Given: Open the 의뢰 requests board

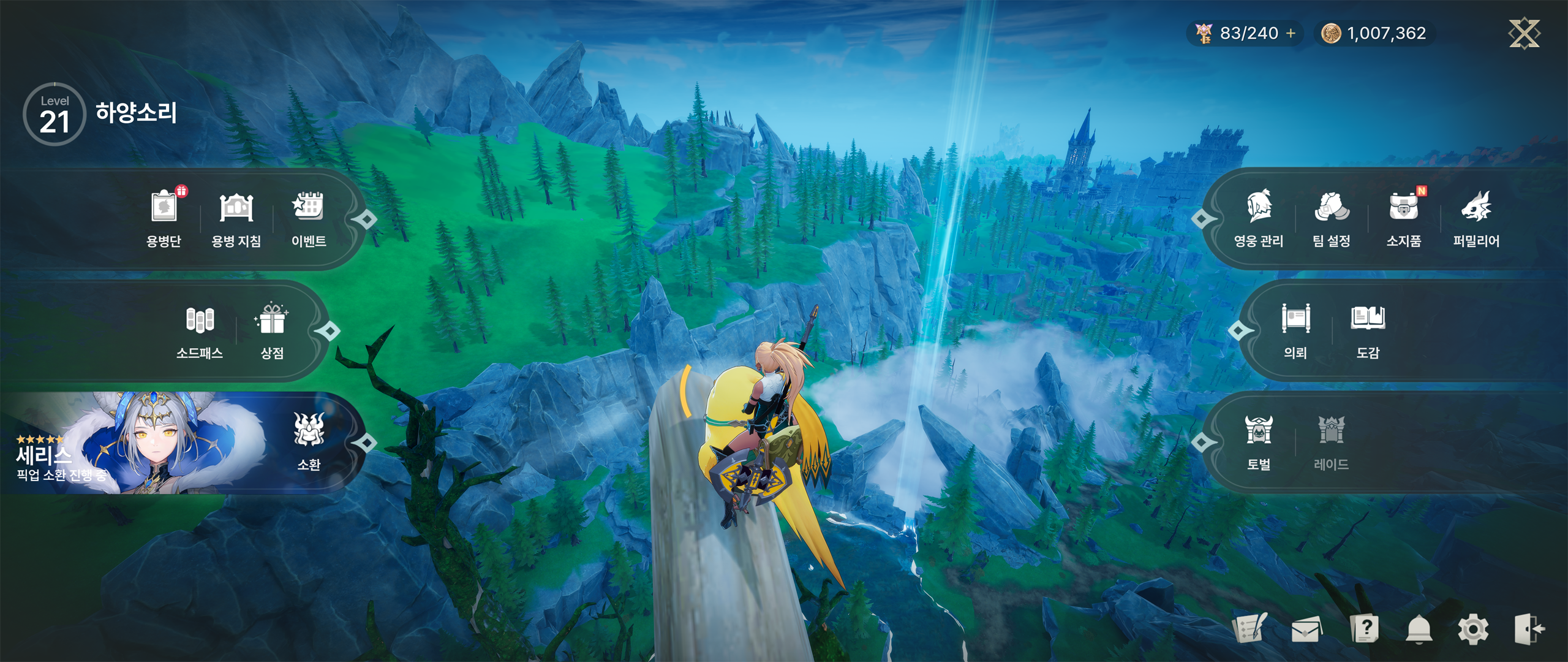Looking at the screenshot, I should coord(1295,331).
